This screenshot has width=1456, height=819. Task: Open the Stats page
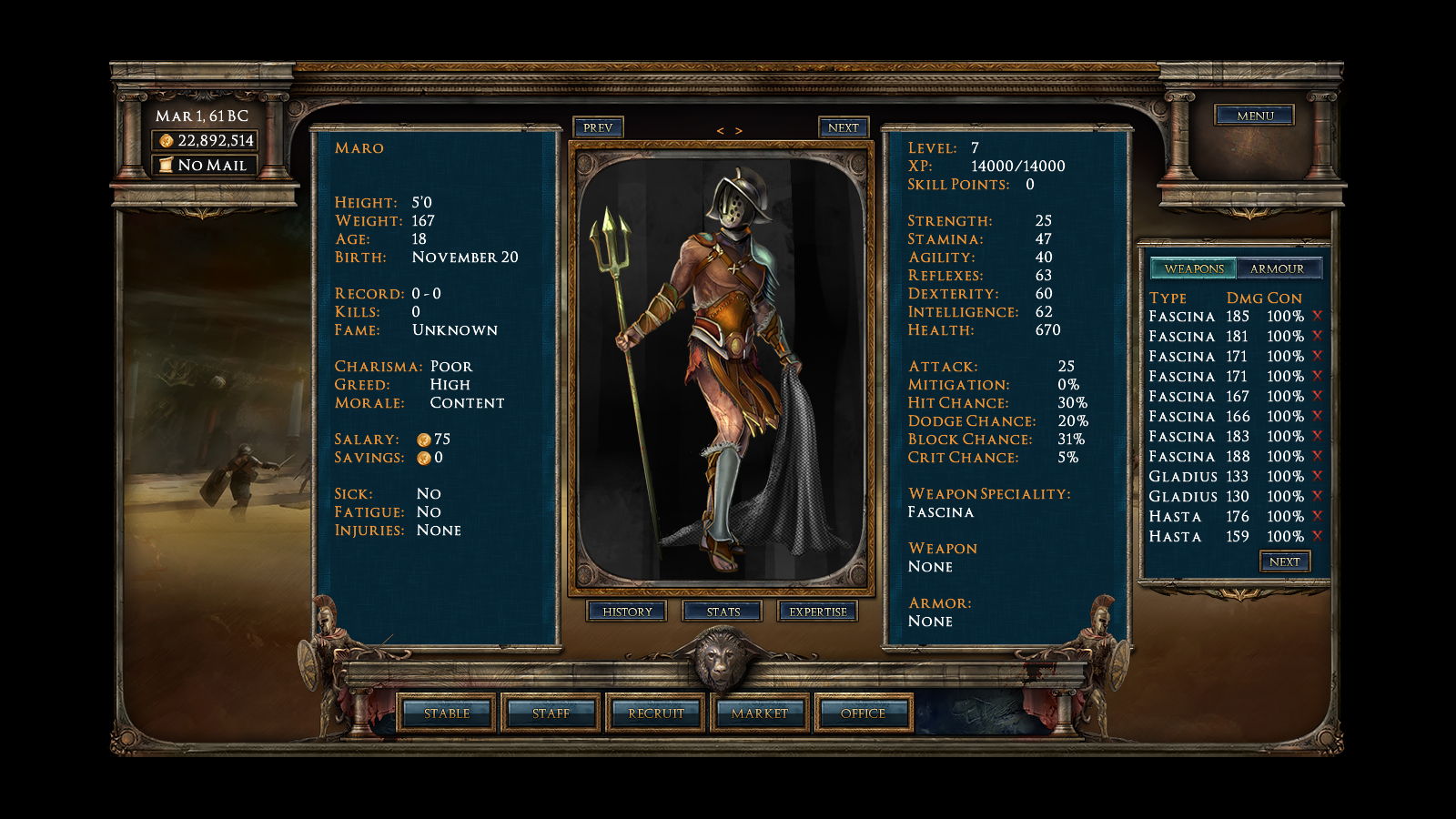(723, 612)
